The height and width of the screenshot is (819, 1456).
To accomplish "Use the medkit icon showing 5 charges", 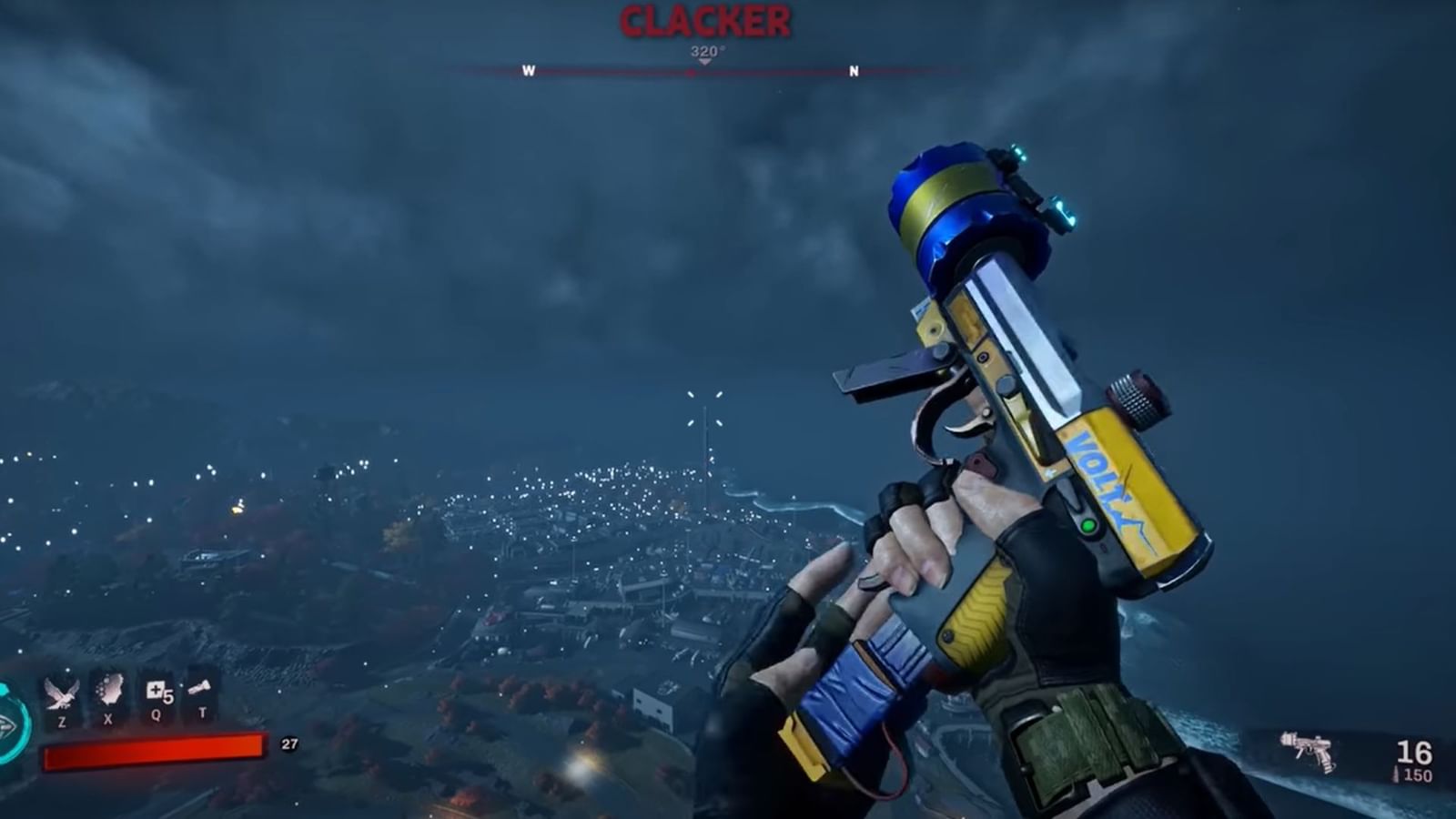I will [155, 690].
